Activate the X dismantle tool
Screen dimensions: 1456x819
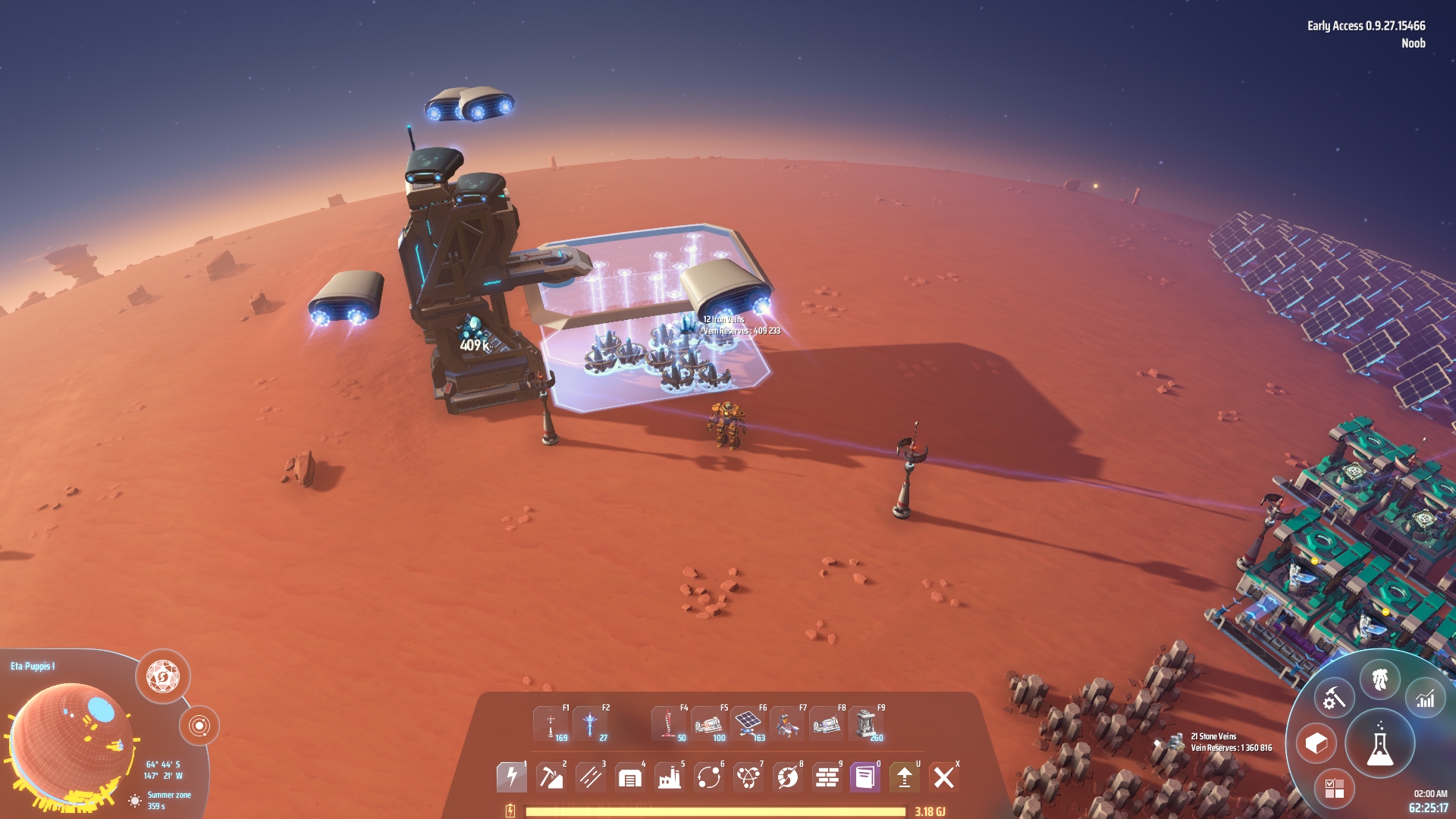[x=944, y=777]
